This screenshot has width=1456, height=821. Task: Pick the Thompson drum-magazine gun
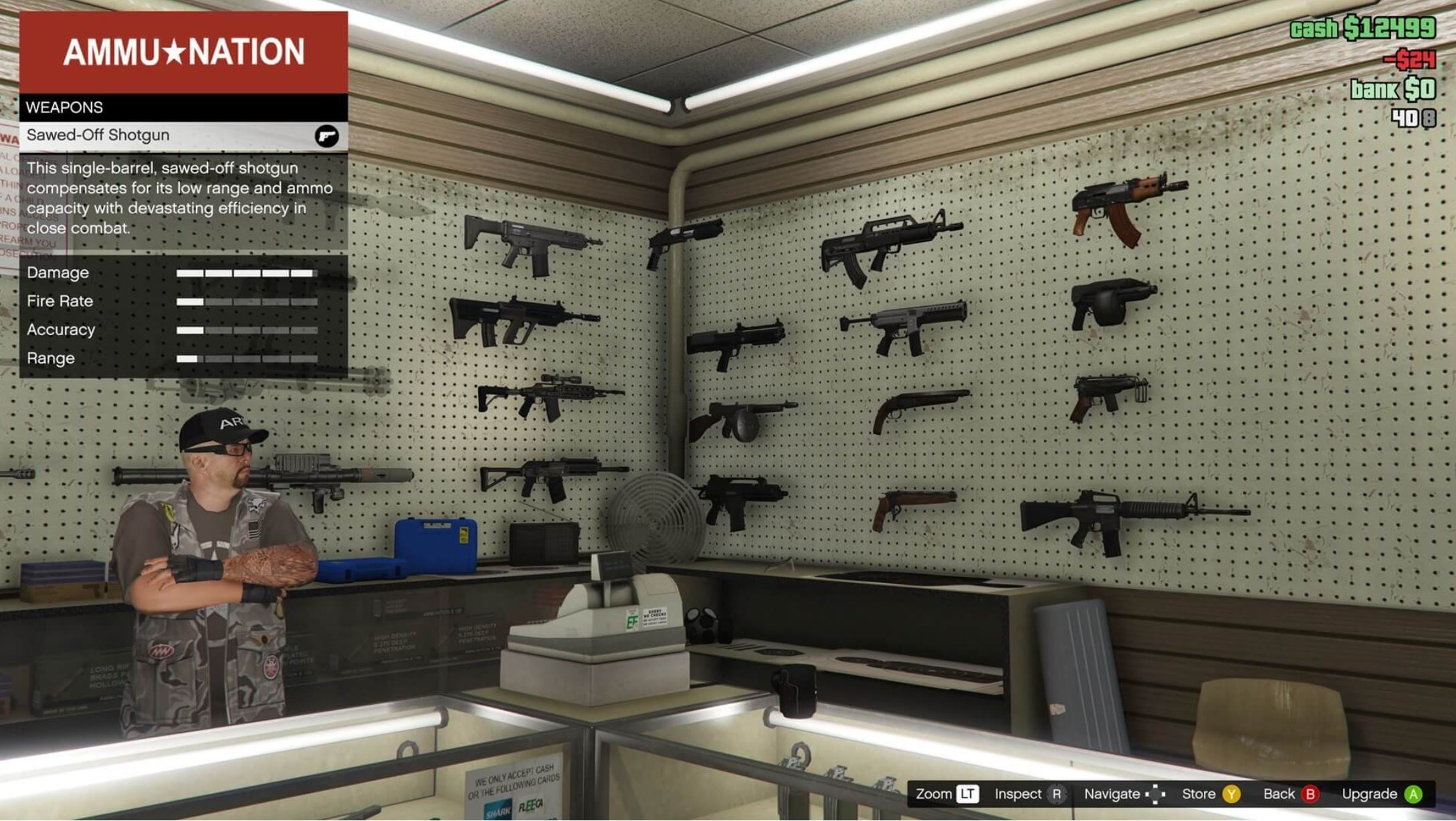(742, 418)
